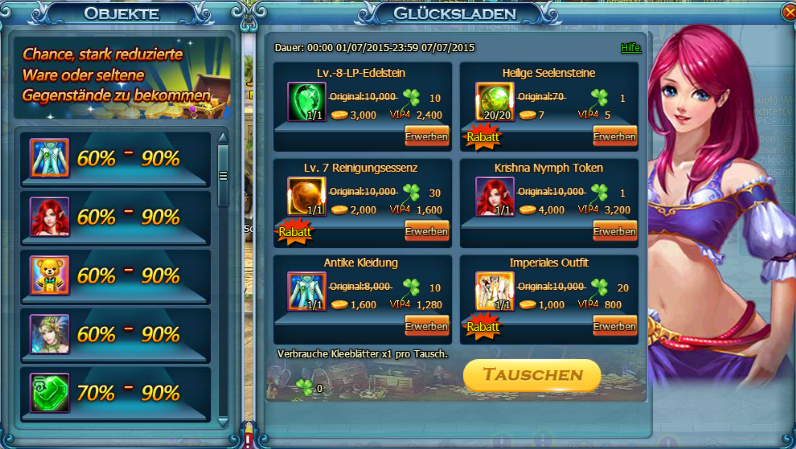Image resolution: width=796 pixels, height=449 pixels.
Task: Click the red-haired girl icon in Objekte list
Action: click(x=49, y=216)
